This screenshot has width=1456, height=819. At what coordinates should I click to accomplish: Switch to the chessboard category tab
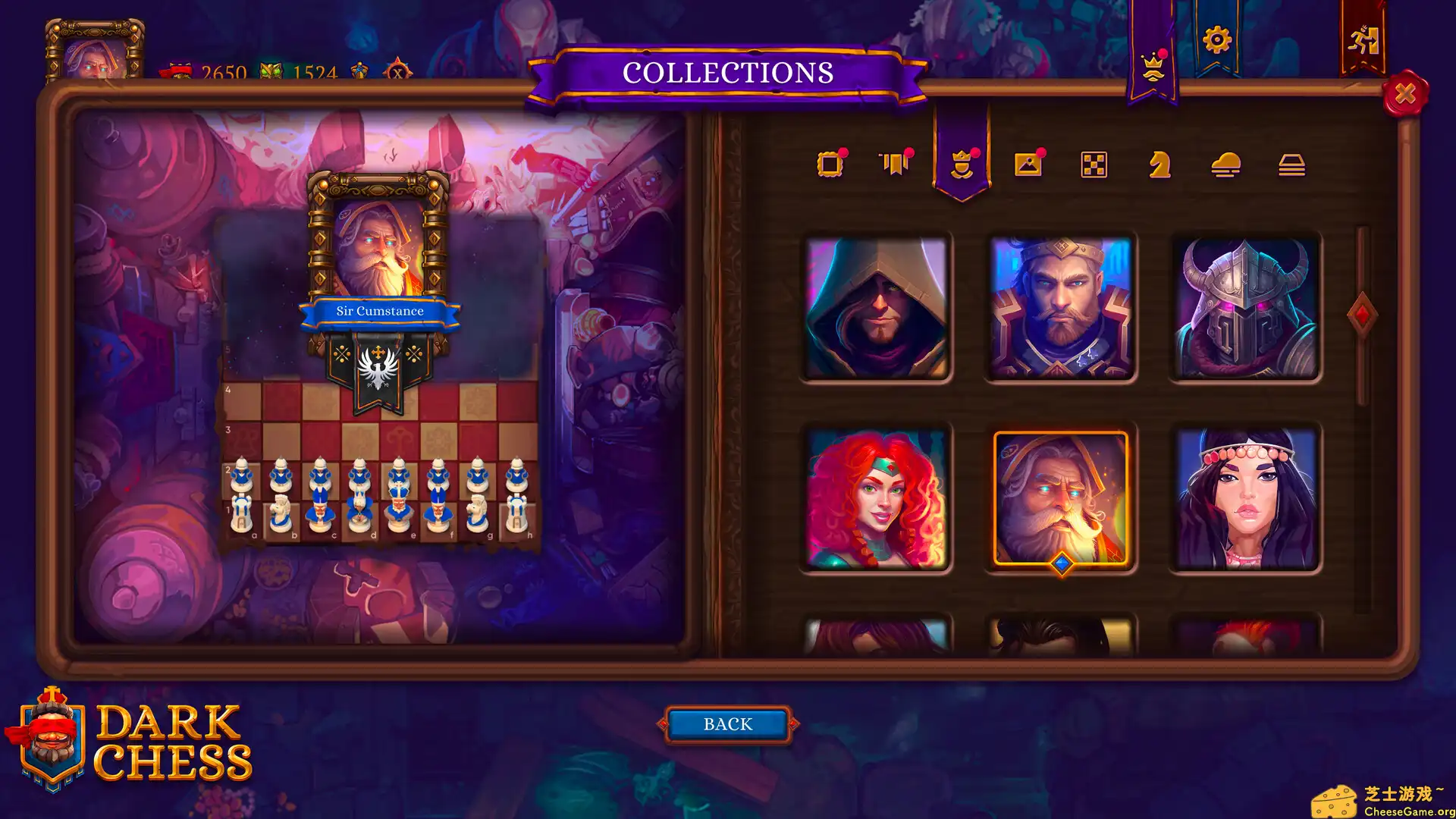pyautogui.click(x=1094, y=165)
